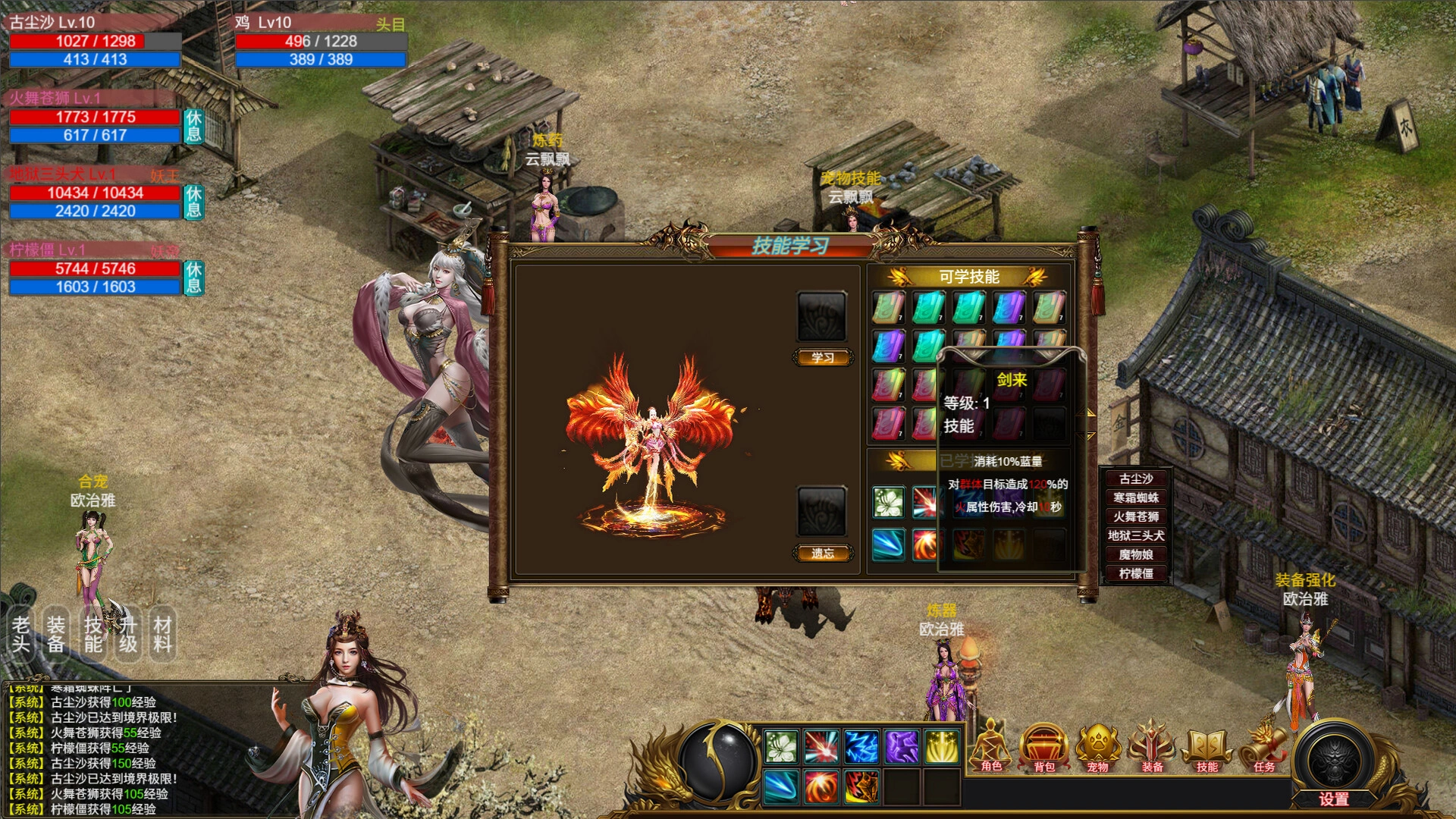Activate the purple shadow figure hotbar skill
The image size is (1456, 819).
pyautogui.click(x=902, y=747)
